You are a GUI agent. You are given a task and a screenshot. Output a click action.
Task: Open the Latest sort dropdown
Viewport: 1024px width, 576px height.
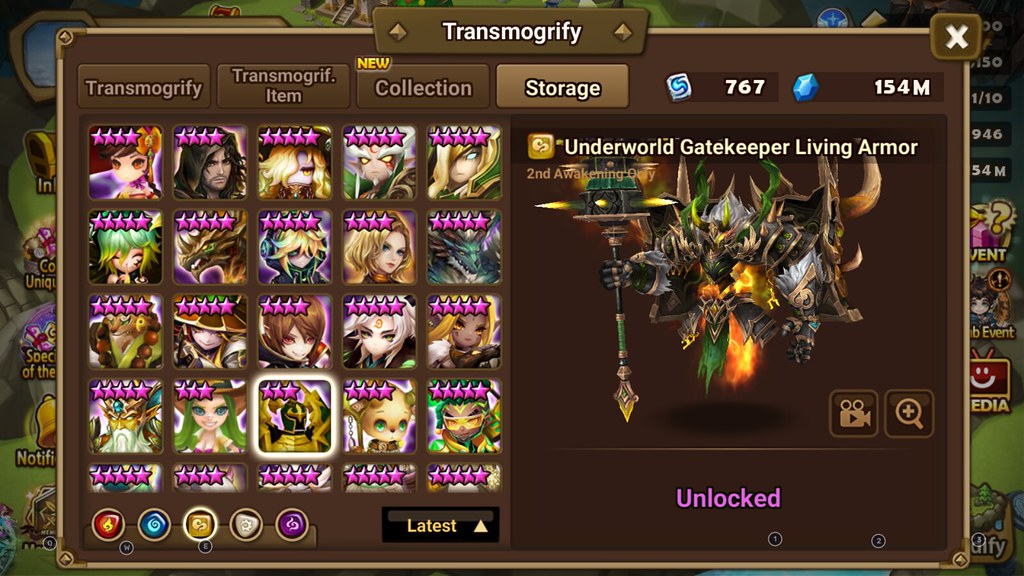[x=440, y=525]
